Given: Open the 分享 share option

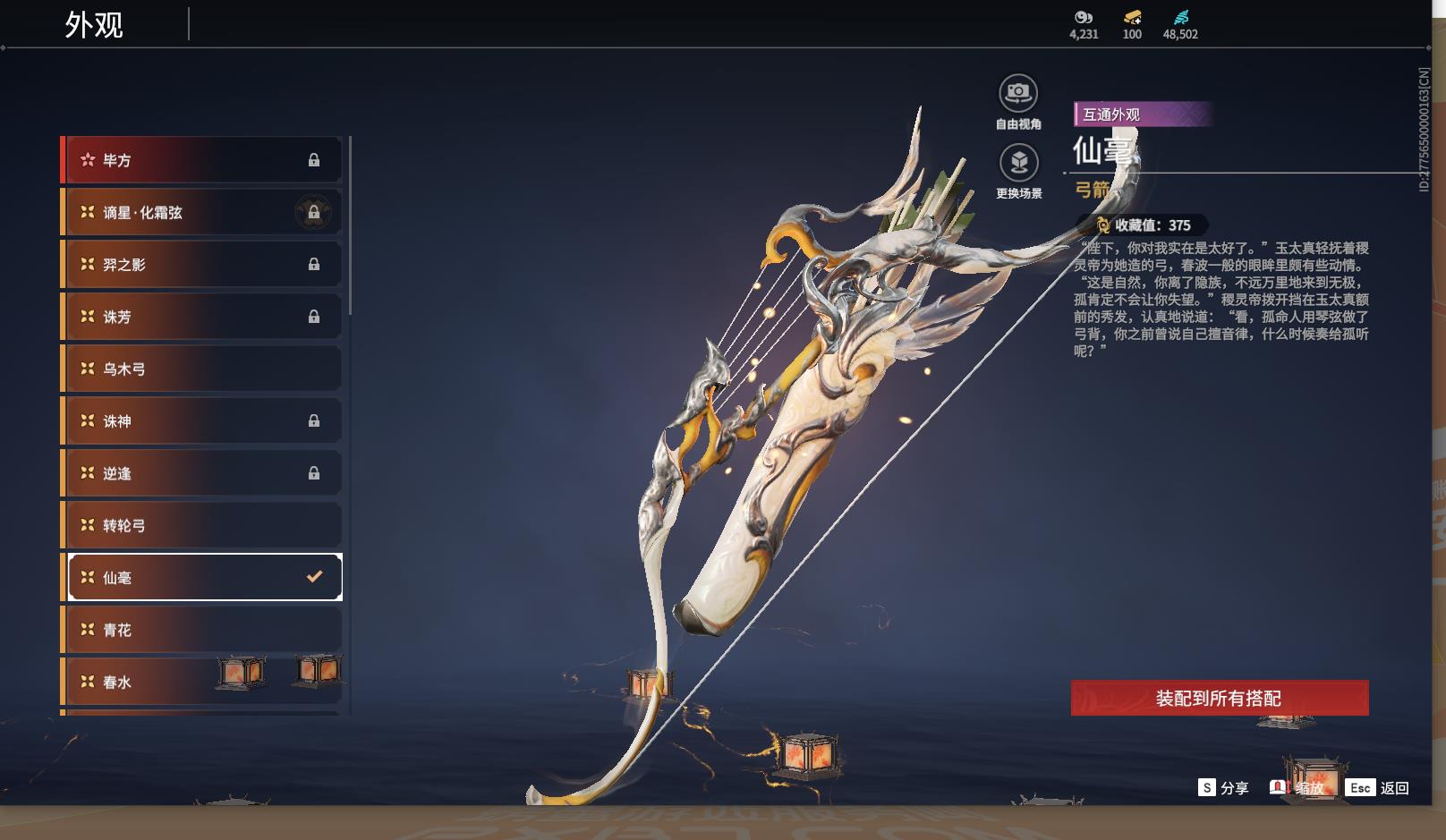Looking at the screenshot, I should coord(1223,787).
